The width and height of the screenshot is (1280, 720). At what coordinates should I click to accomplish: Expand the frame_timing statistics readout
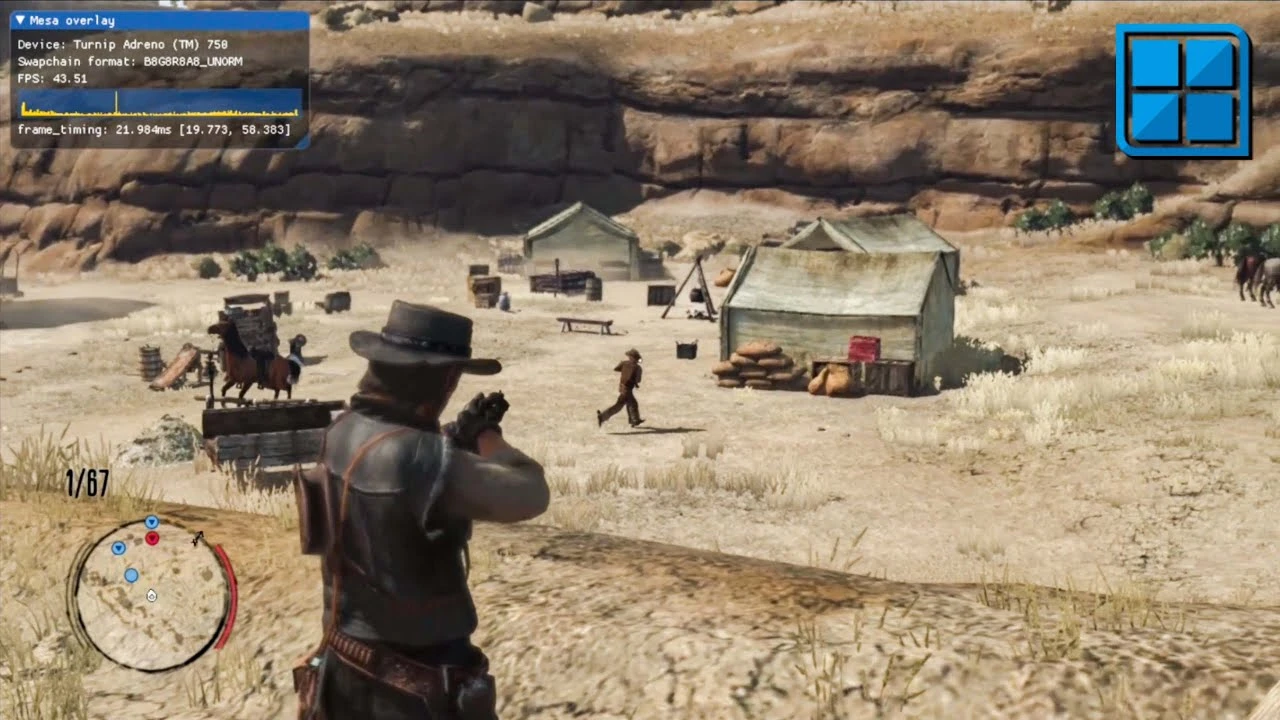tap(155, 131)
